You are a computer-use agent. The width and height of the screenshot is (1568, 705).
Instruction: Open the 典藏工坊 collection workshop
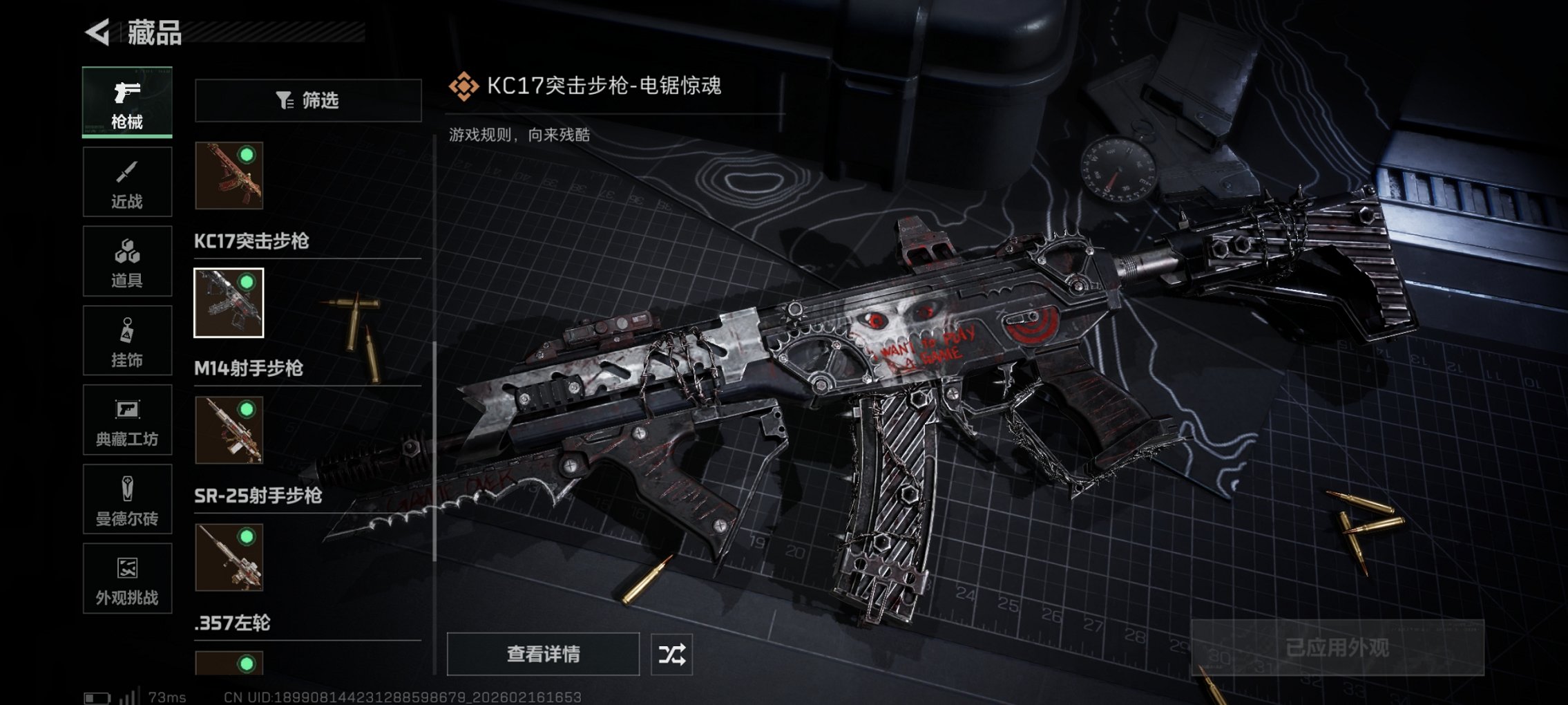[127, 420]
